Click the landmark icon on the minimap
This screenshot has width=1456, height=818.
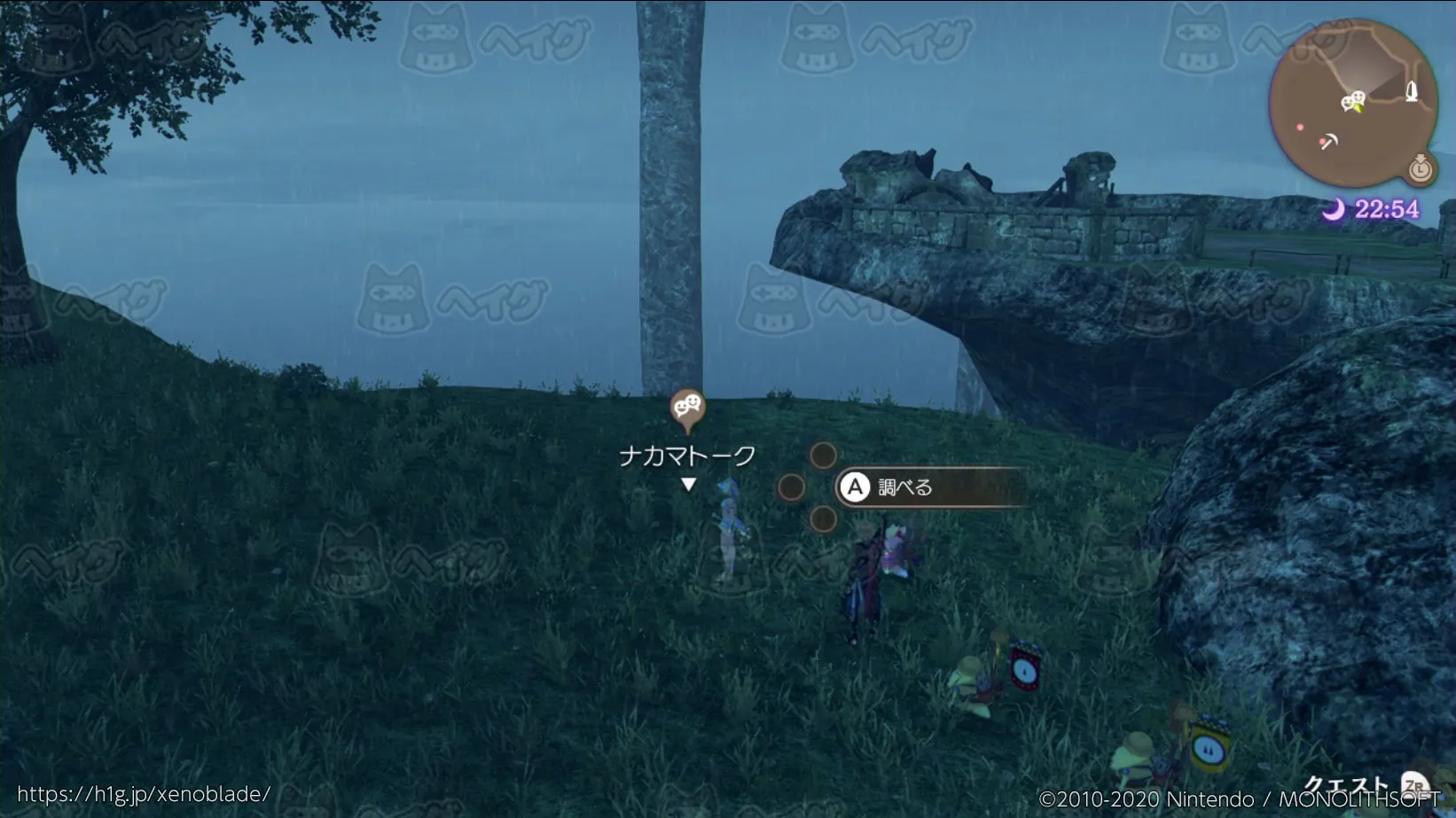click(1412, 91)
